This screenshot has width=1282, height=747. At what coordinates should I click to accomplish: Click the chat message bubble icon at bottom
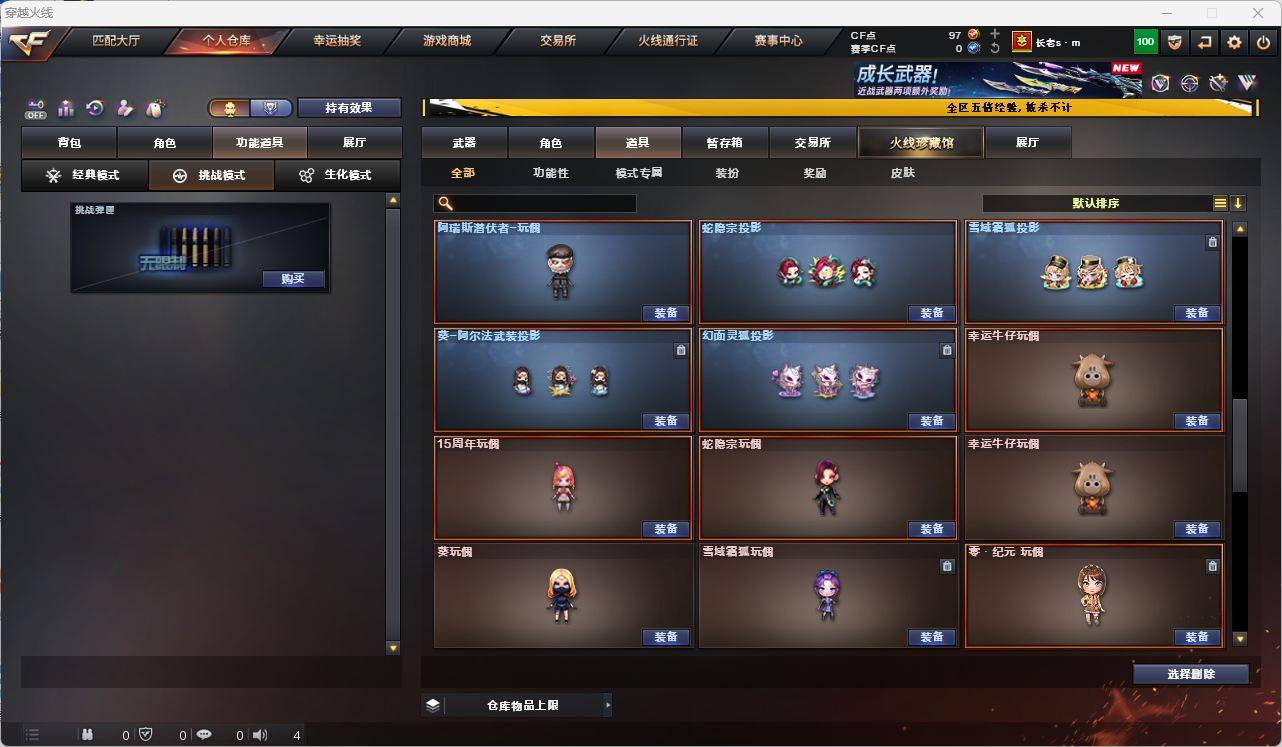tap(203, 735)
